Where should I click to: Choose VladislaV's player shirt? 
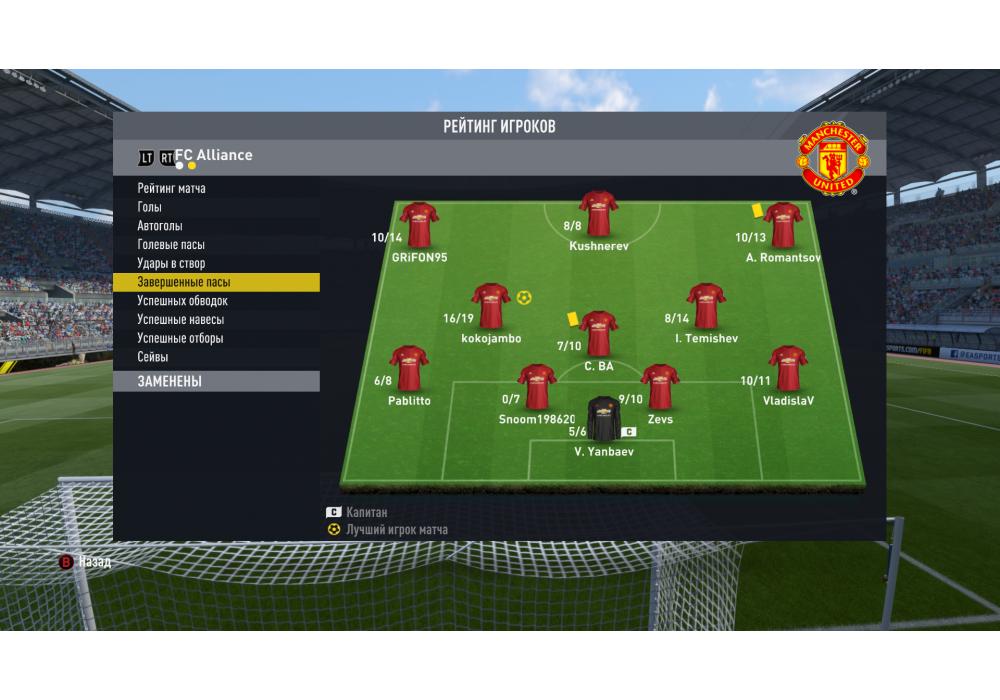788,369
